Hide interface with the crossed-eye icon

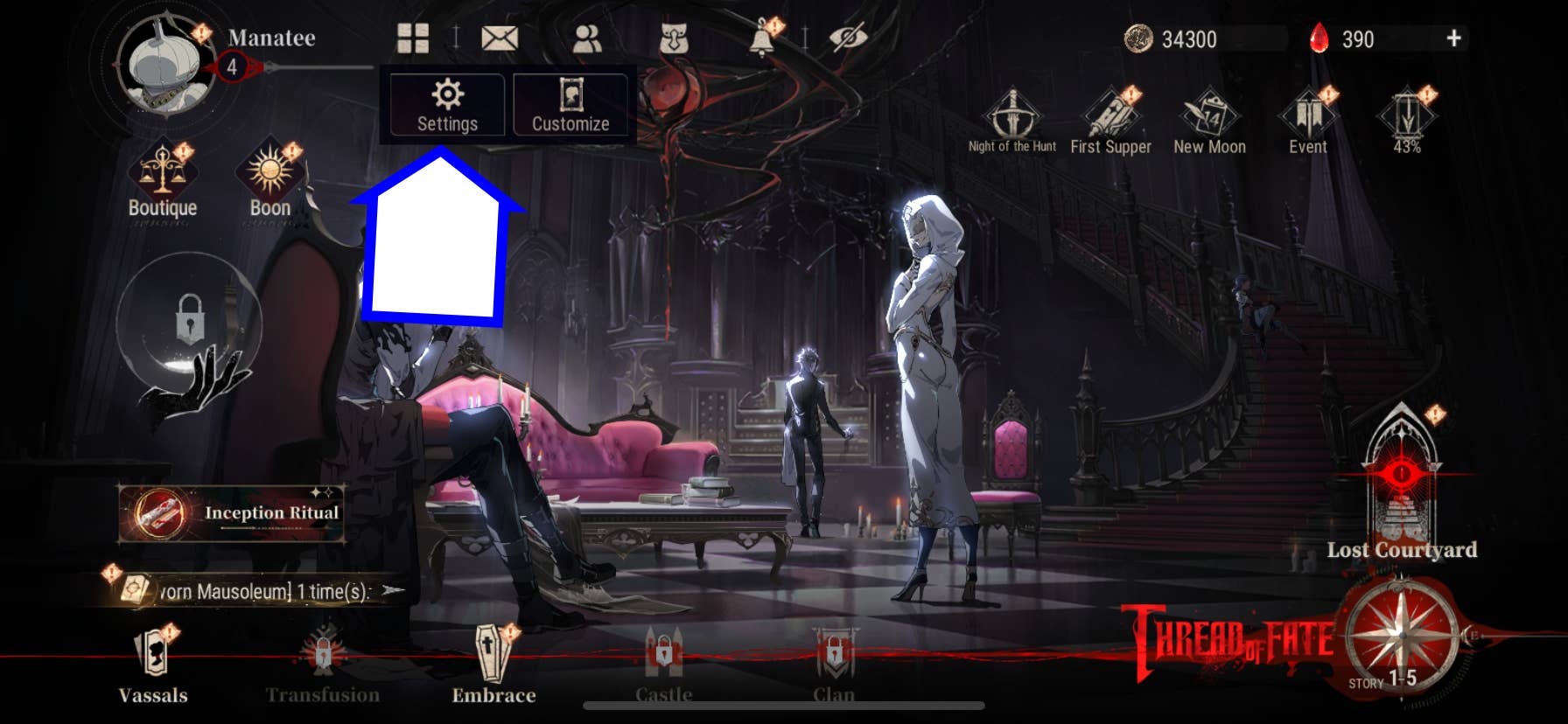[x=847, y=38]
